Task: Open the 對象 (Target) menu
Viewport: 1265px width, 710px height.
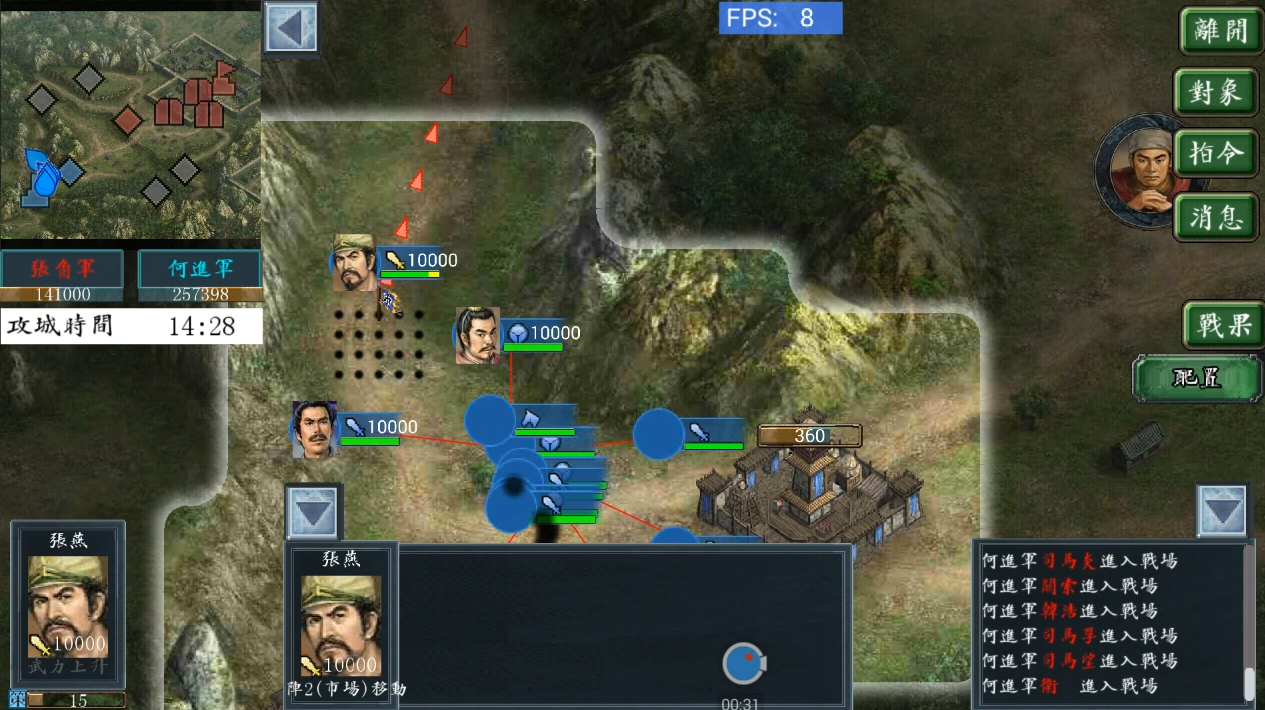Action: (1216, 93)
